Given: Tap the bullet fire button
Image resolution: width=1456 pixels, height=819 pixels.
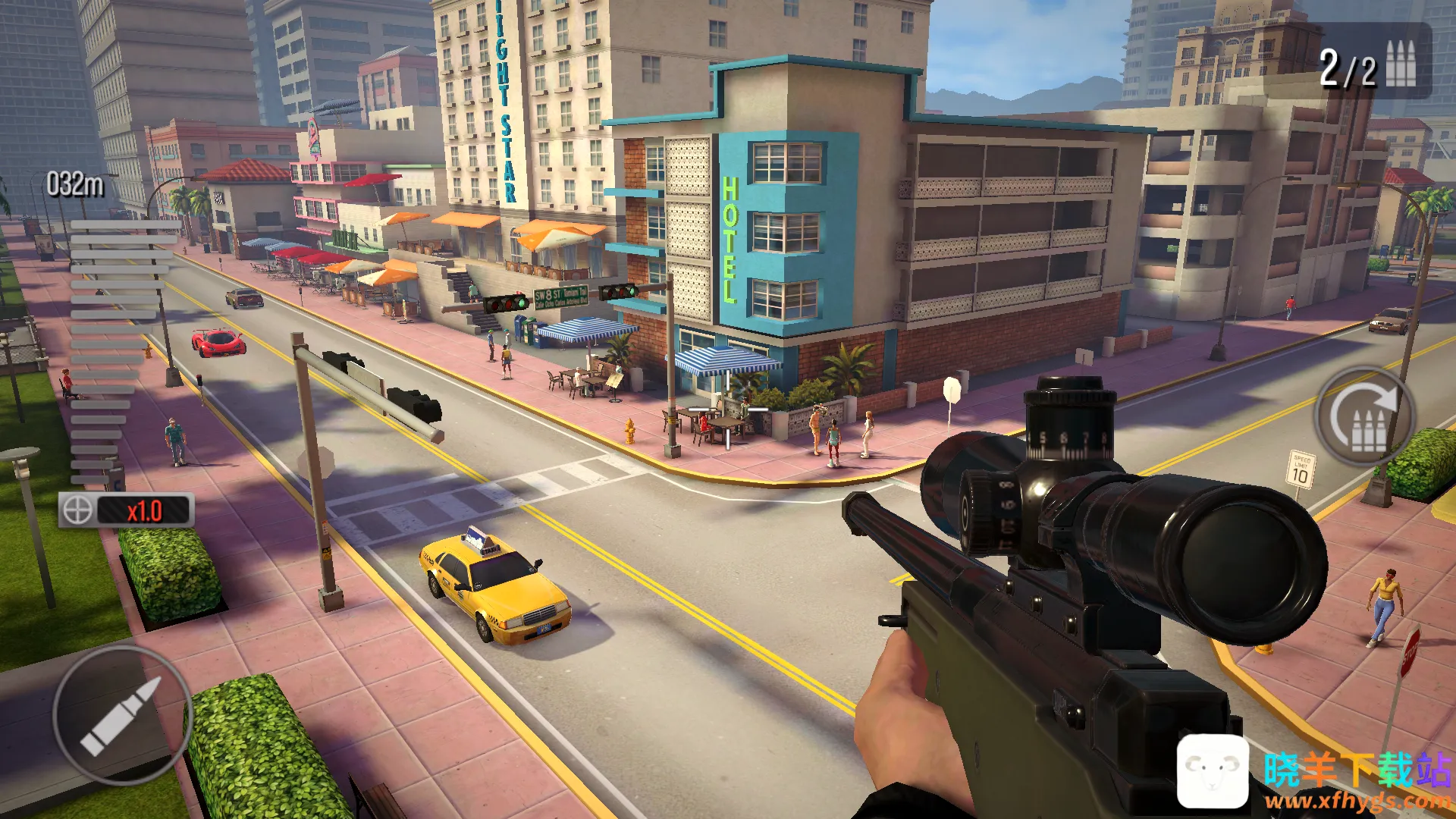Looking at the screenshot, I should point(121,715).
